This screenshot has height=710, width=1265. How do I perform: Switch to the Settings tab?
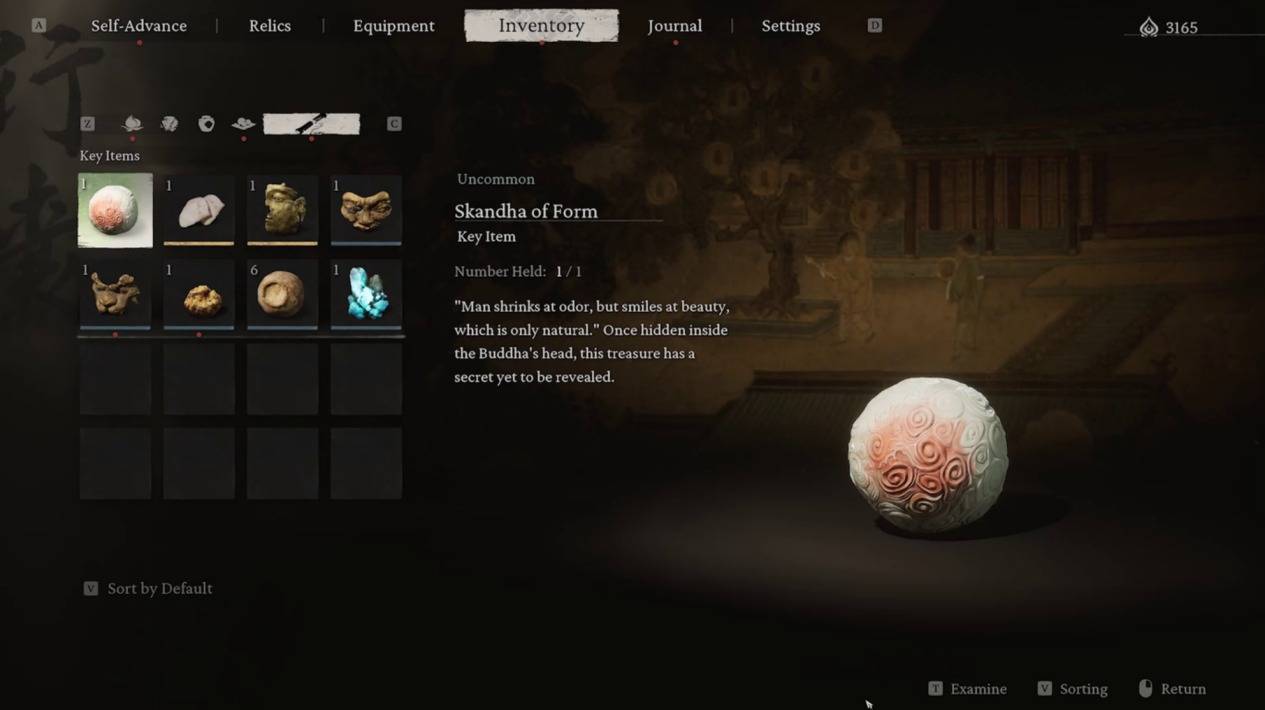pyautogui.click(x=791, y=26)
